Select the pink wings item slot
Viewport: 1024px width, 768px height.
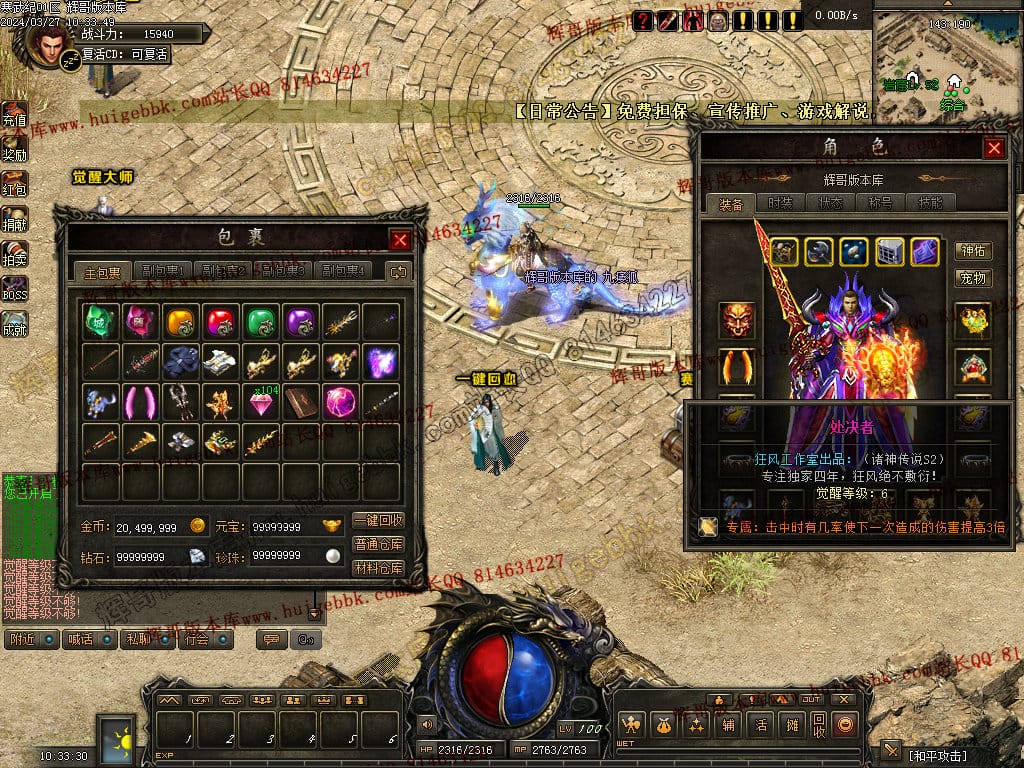141,402
